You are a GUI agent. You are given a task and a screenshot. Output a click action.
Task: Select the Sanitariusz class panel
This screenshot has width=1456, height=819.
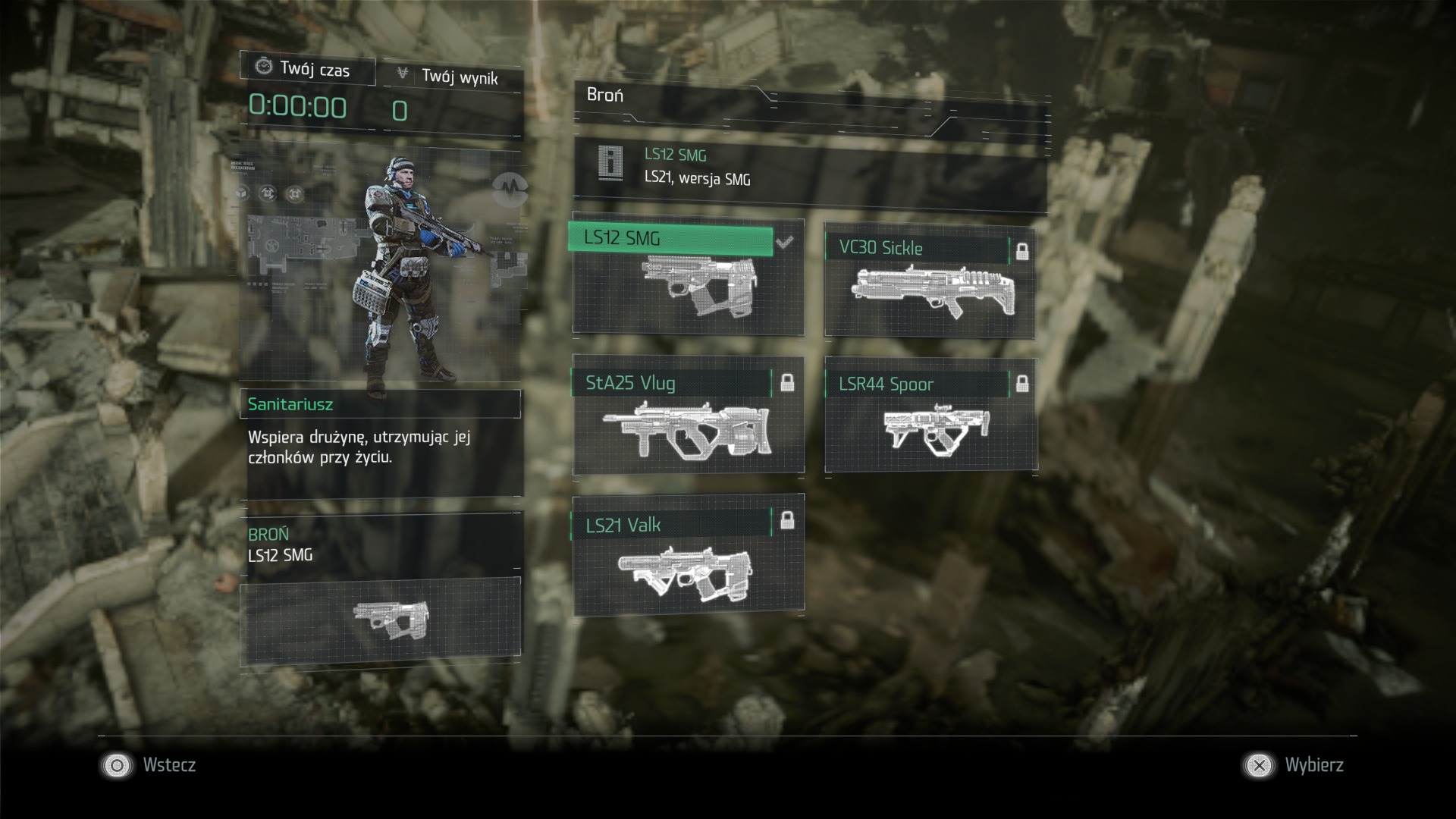[381, 404]
